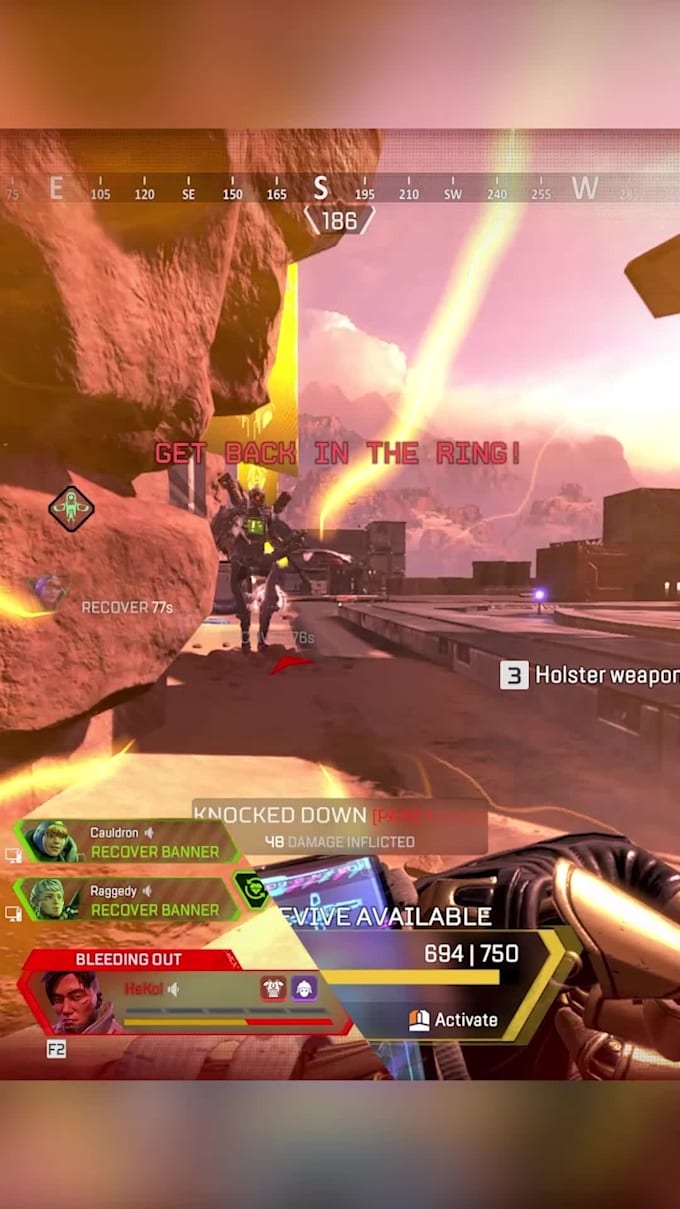Toggle Raggedy's voice speaker icon

tap(147, 890)
